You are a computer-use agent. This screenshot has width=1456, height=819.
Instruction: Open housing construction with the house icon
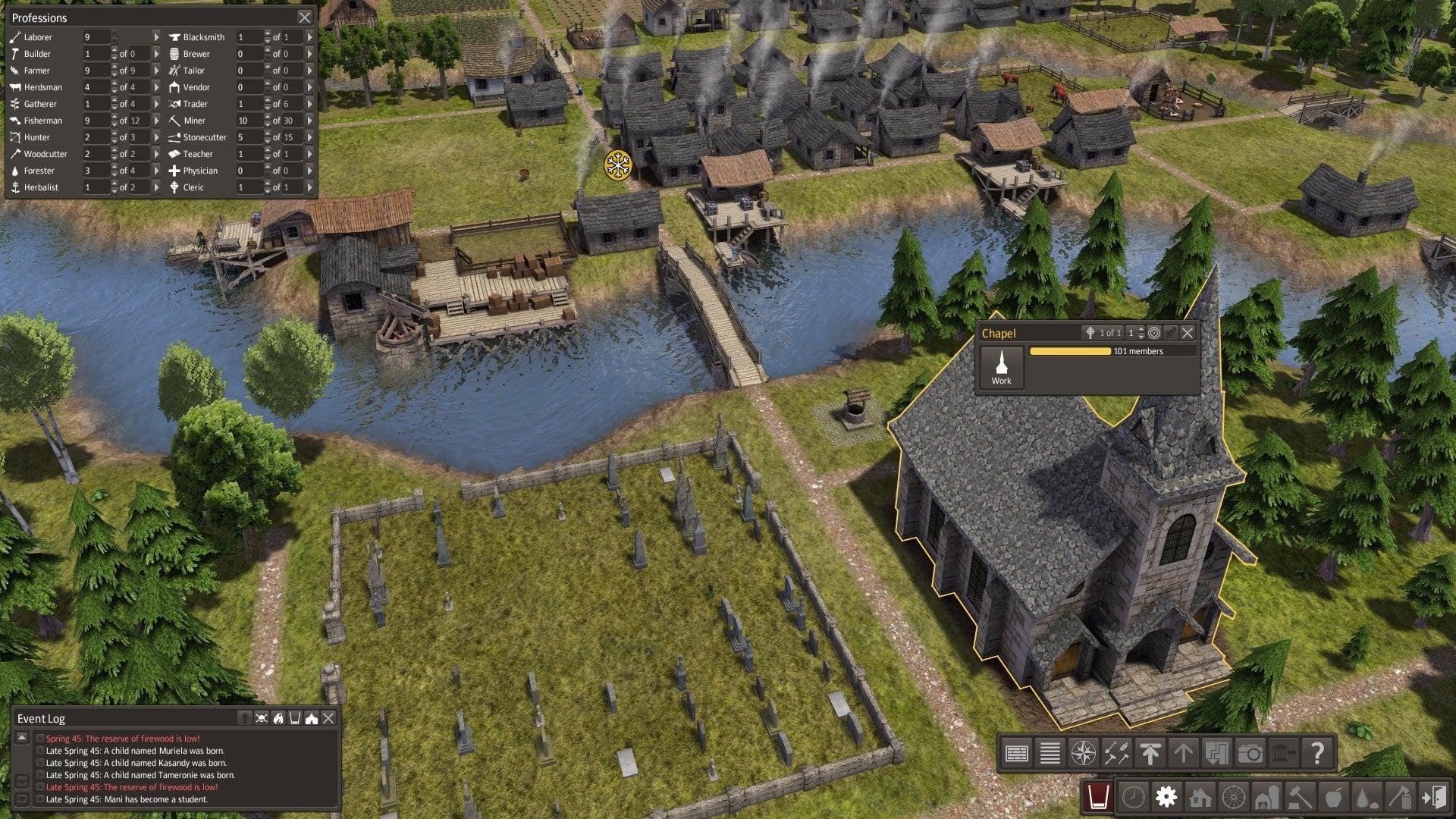1200,796
